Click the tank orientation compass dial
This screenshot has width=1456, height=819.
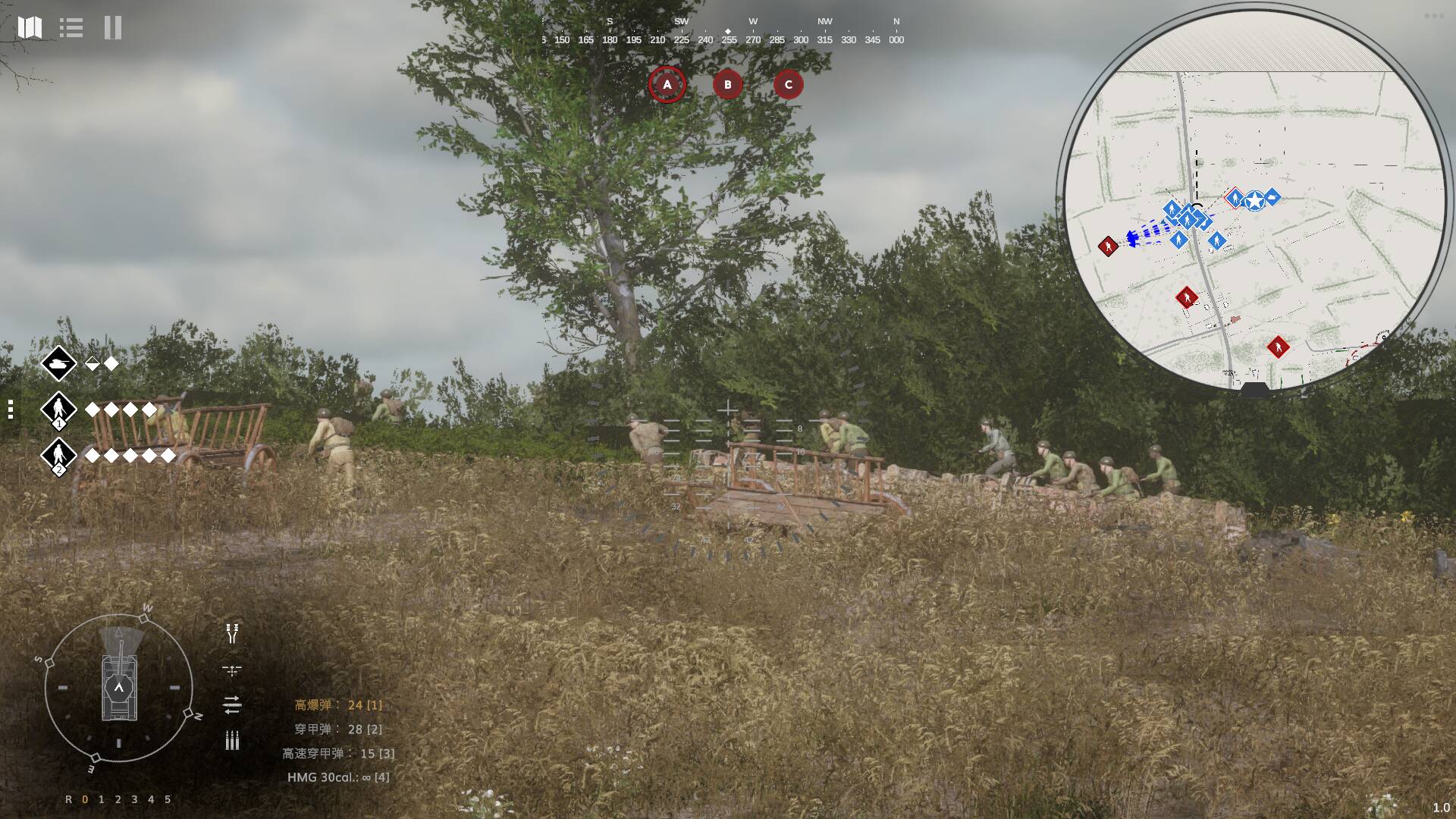(119, 688)
